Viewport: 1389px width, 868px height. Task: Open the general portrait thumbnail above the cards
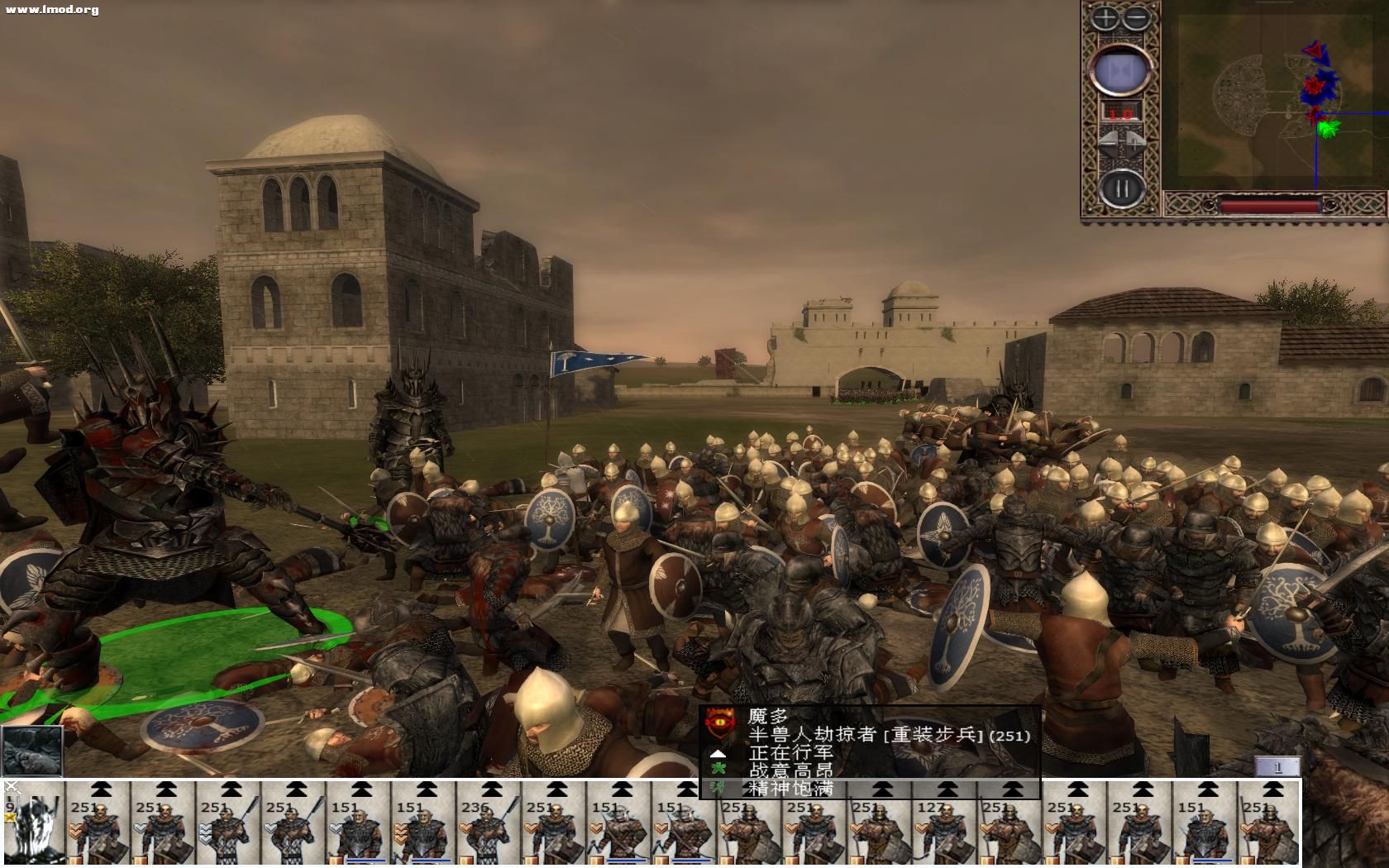point(32,751)
